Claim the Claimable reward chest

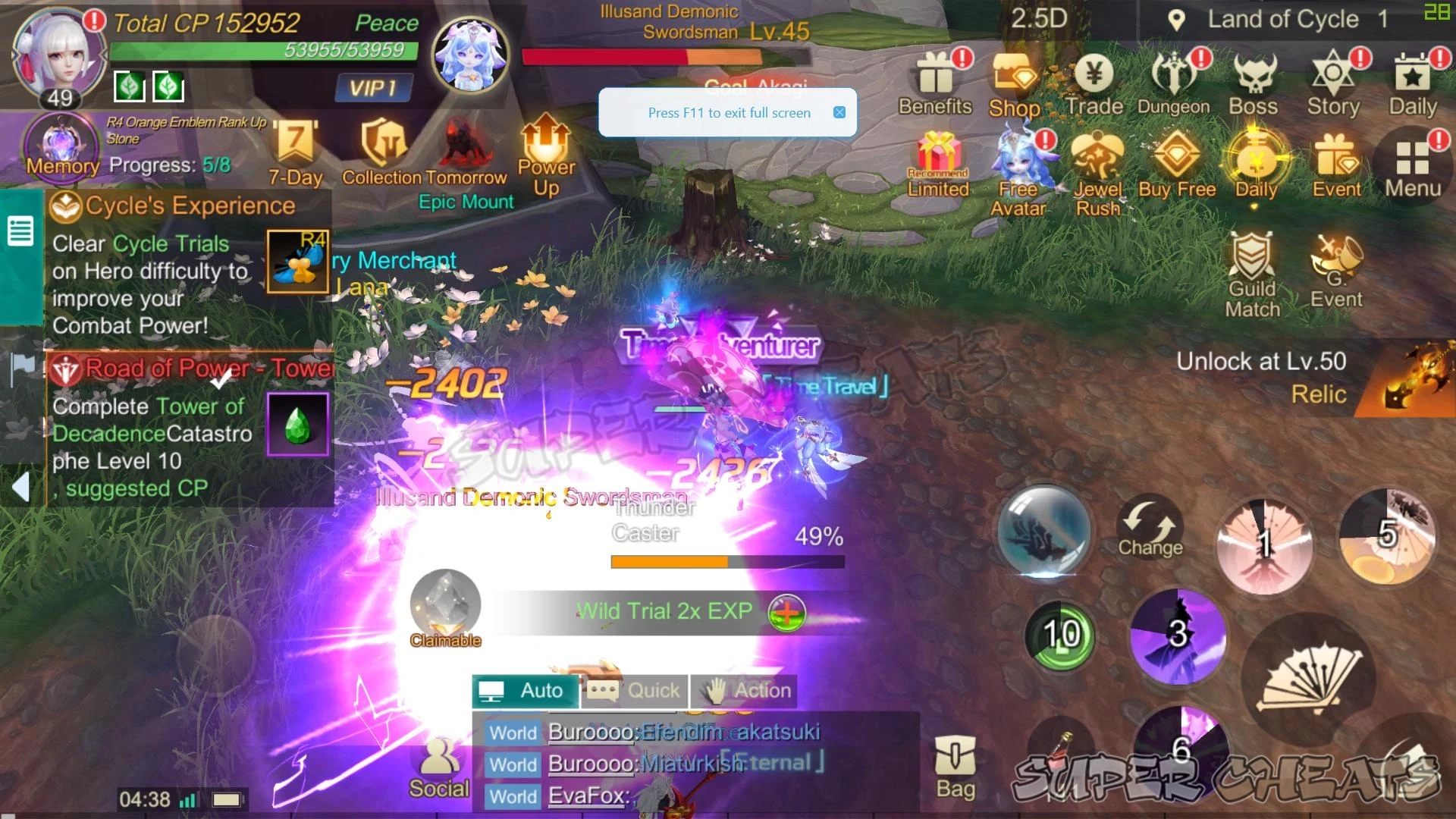pos(444,607)
